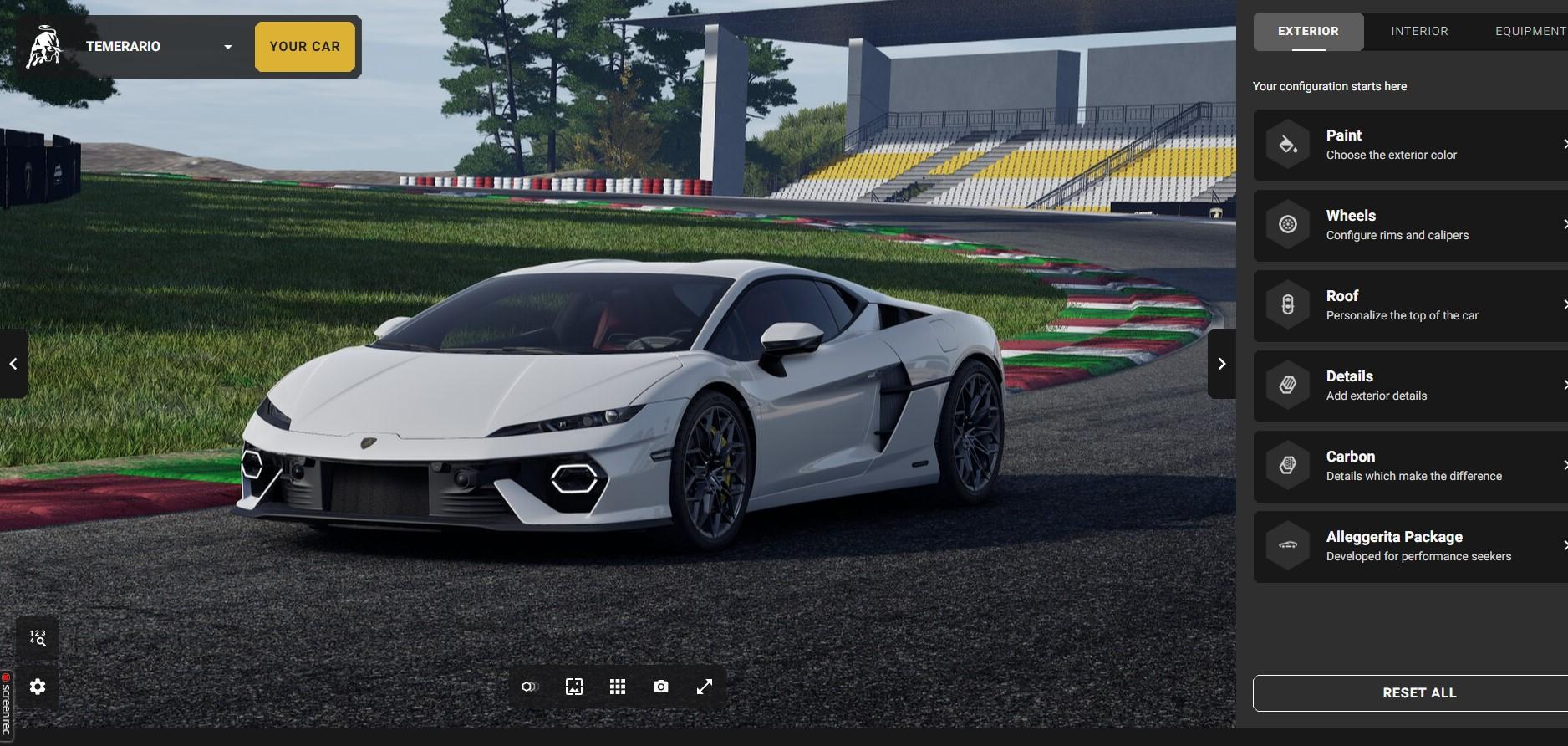Image resolution: width=1568 pixels, height=746 pixels.
Task: Select the Roof configuration icon
Action: tap(1287, 304)
